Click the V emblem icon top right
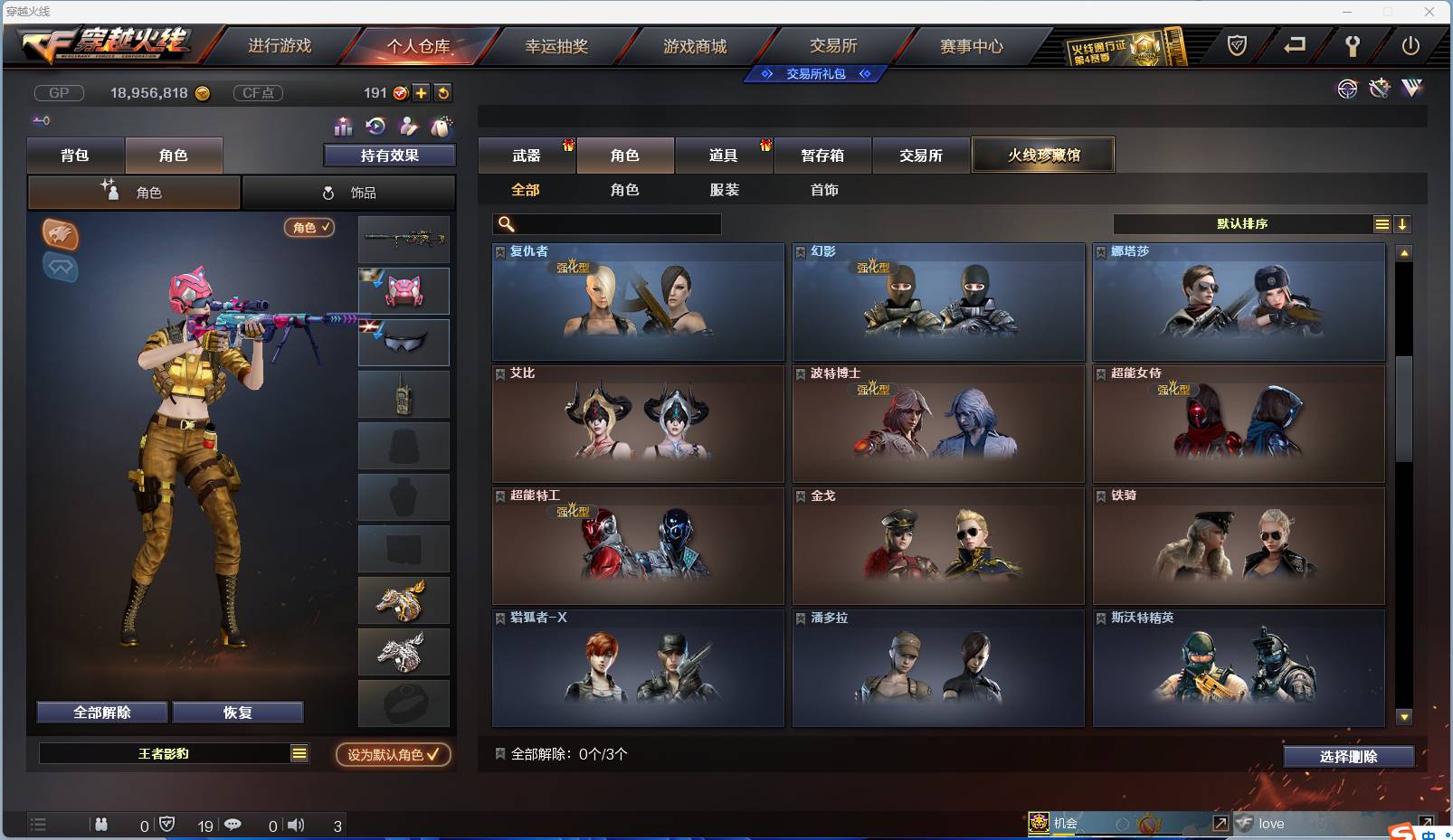 1411,89
